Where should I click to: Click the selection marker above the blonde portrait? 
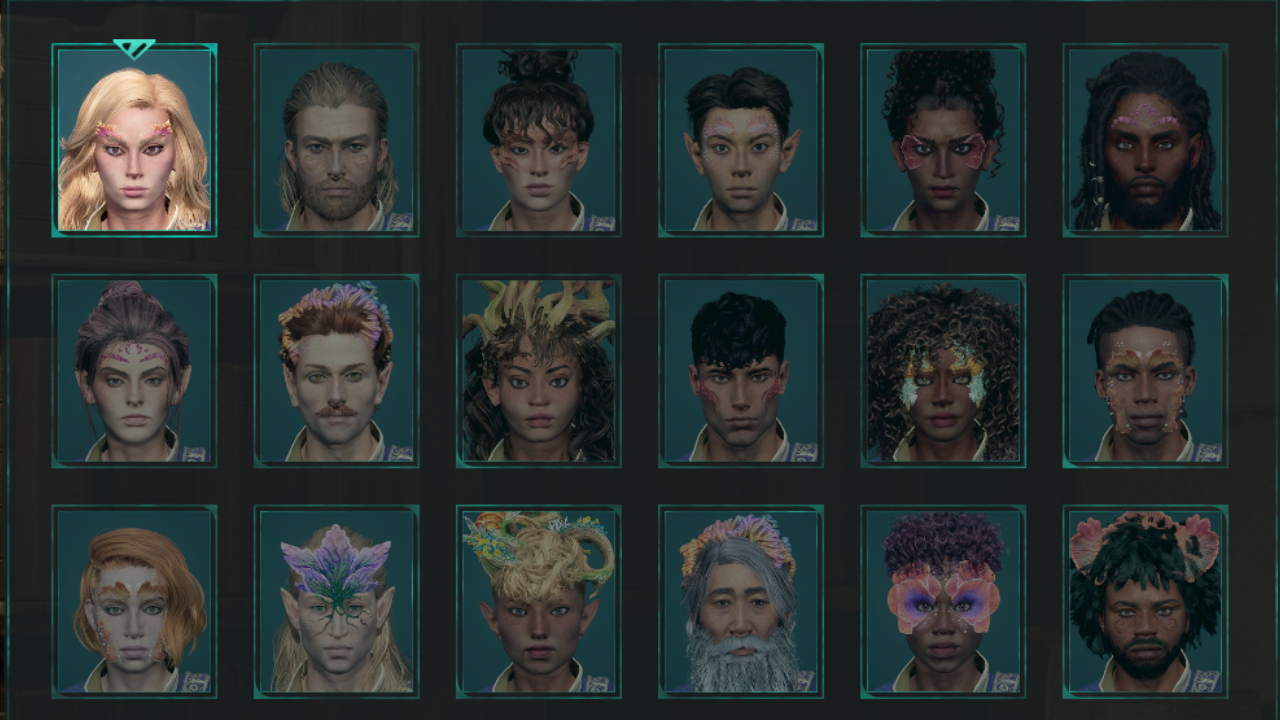[134, 45]
